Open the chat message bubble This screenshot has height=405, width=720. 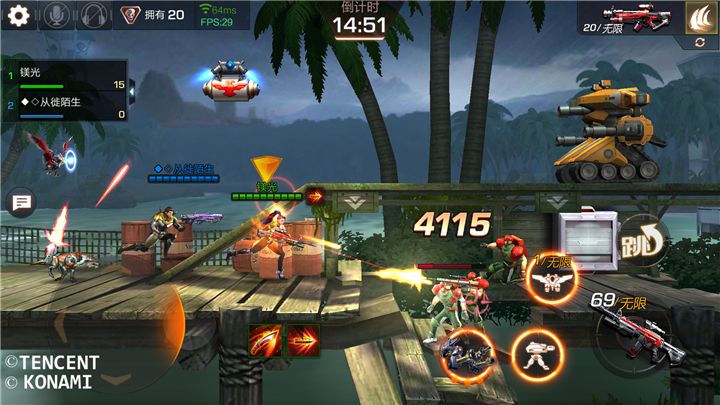coord(20,203)
